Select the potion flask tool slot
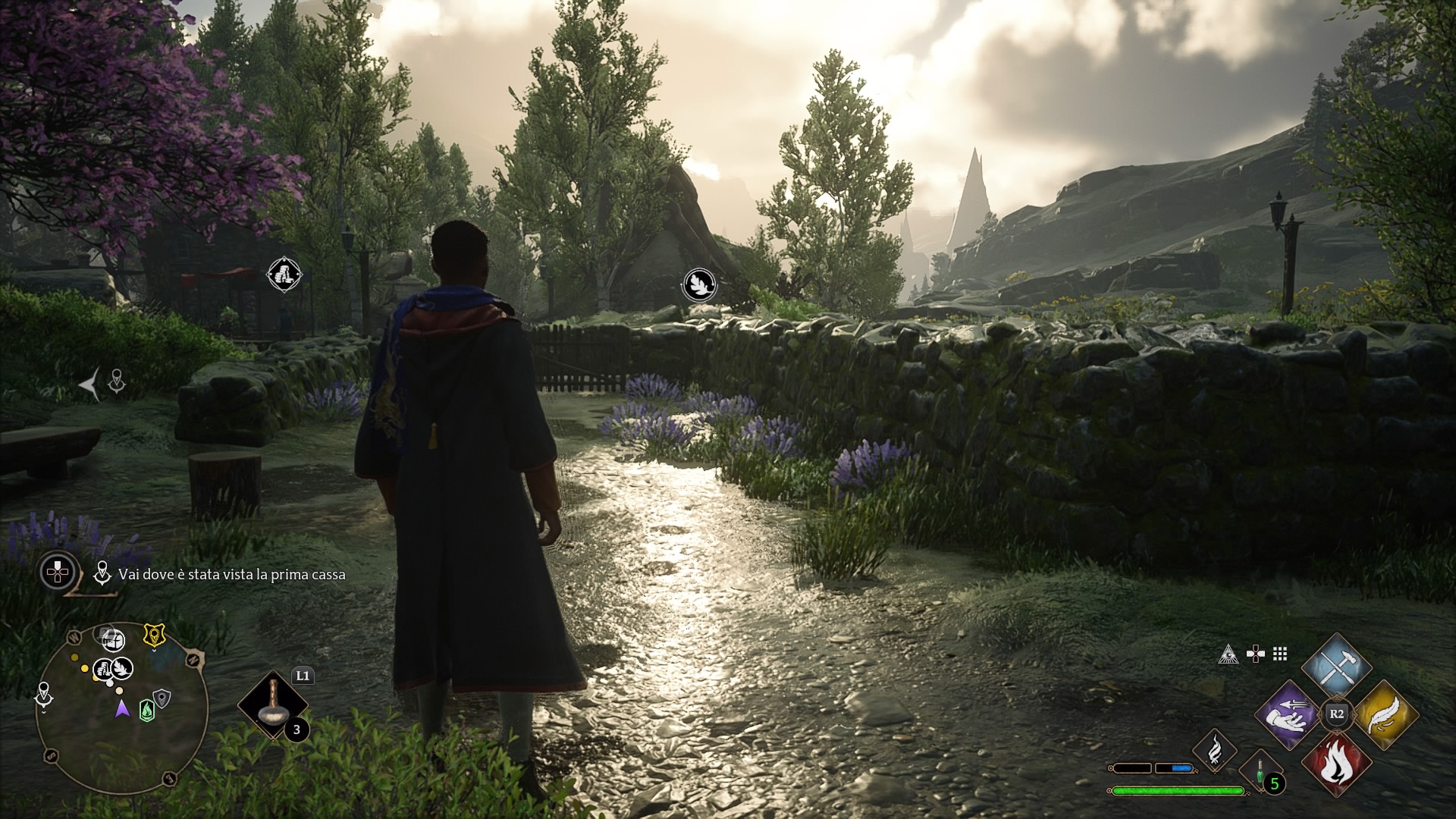 point(271,705)
